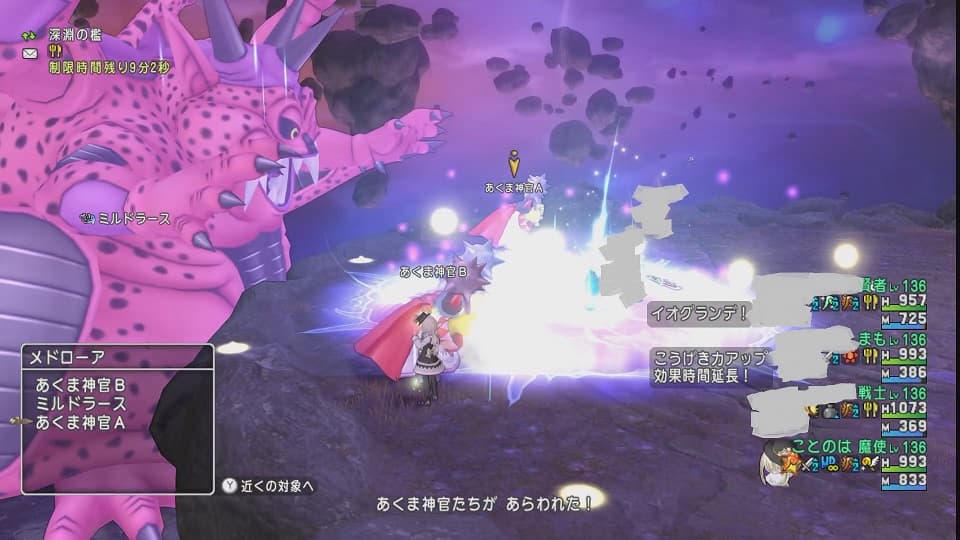
Task: Target あくま神官A in the メドローア menu
Action: [x=82, y=423]
